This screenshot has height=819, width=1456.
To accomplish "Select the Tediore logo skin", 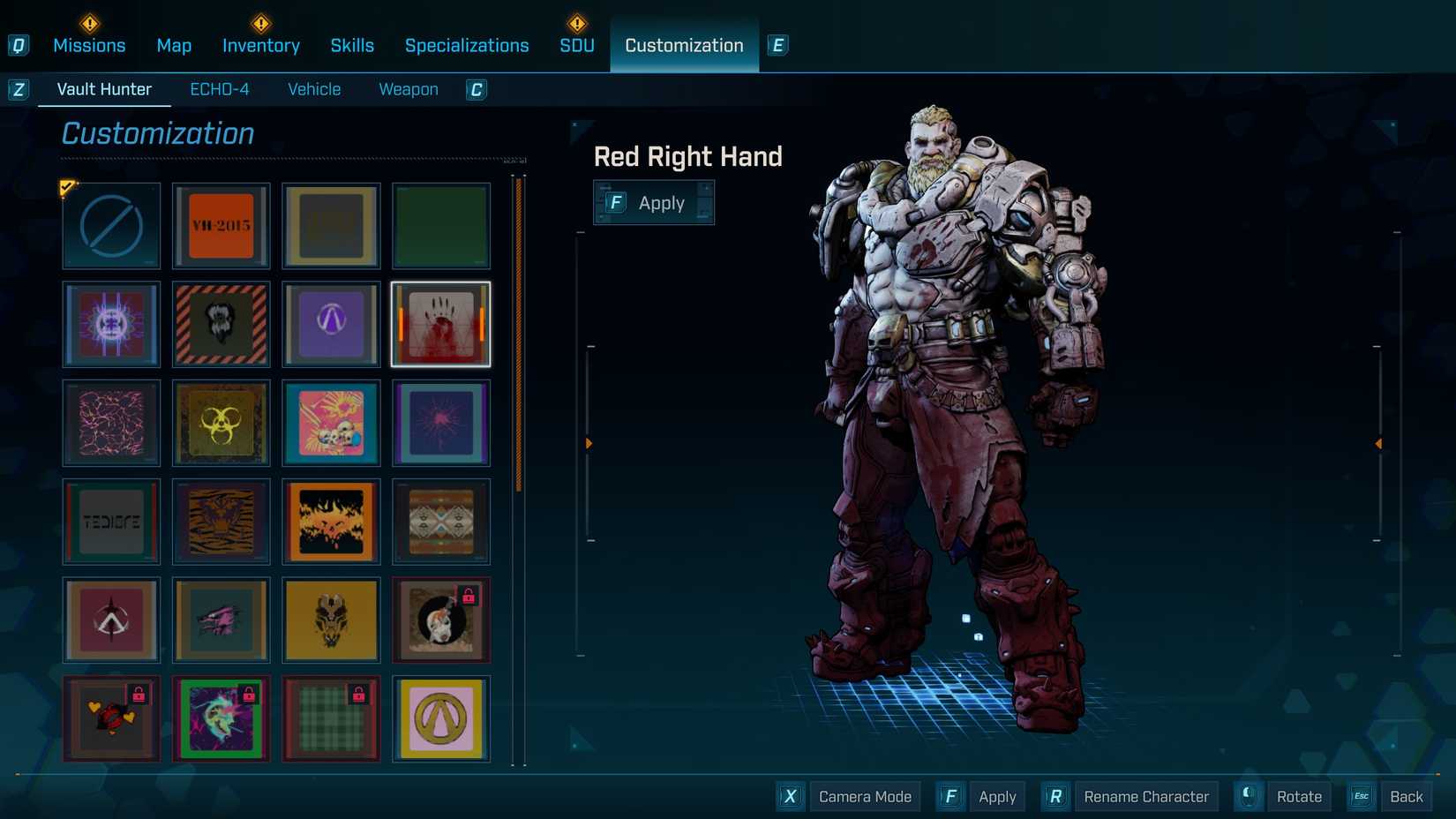I will point(110,522).
